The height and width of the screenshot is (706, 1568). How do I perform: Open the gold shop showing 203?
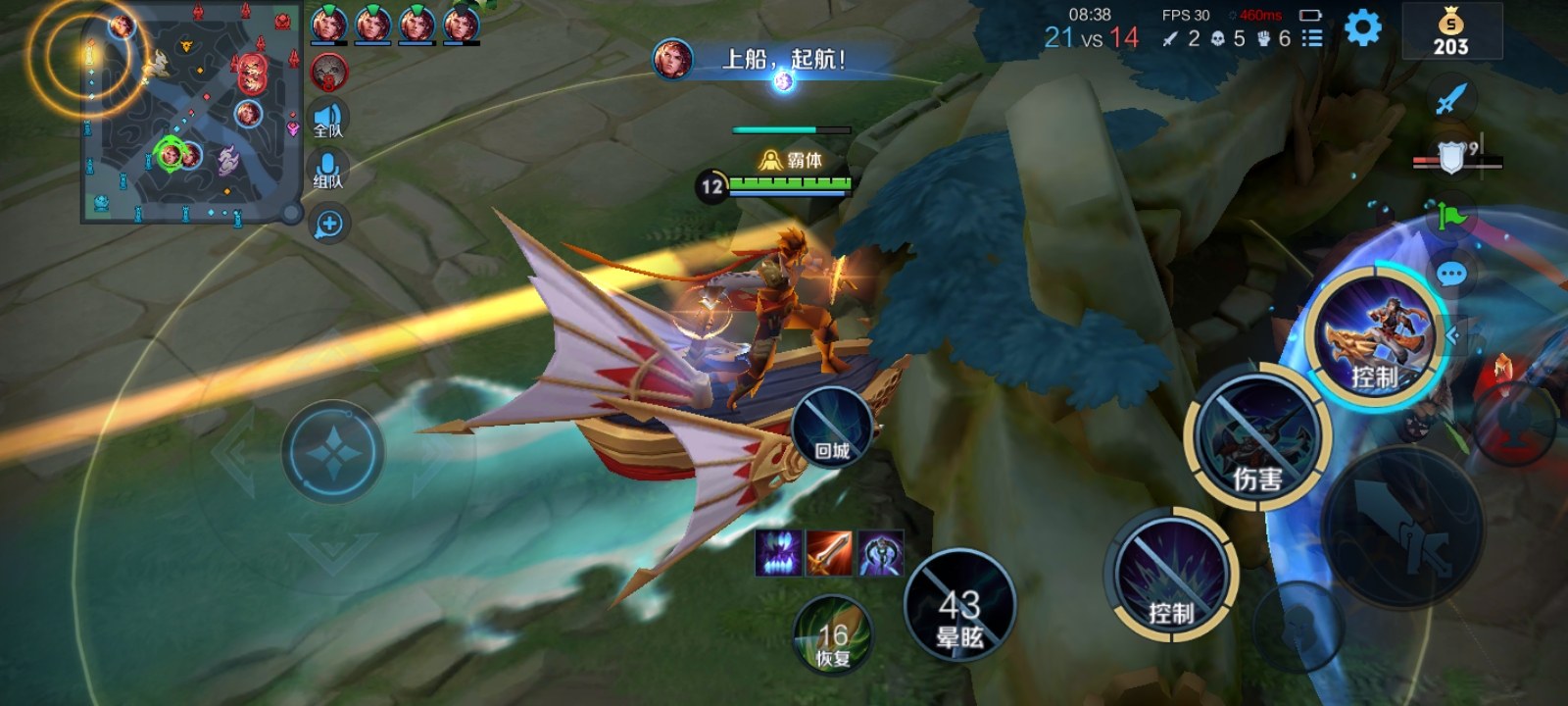pos(1450,32)
